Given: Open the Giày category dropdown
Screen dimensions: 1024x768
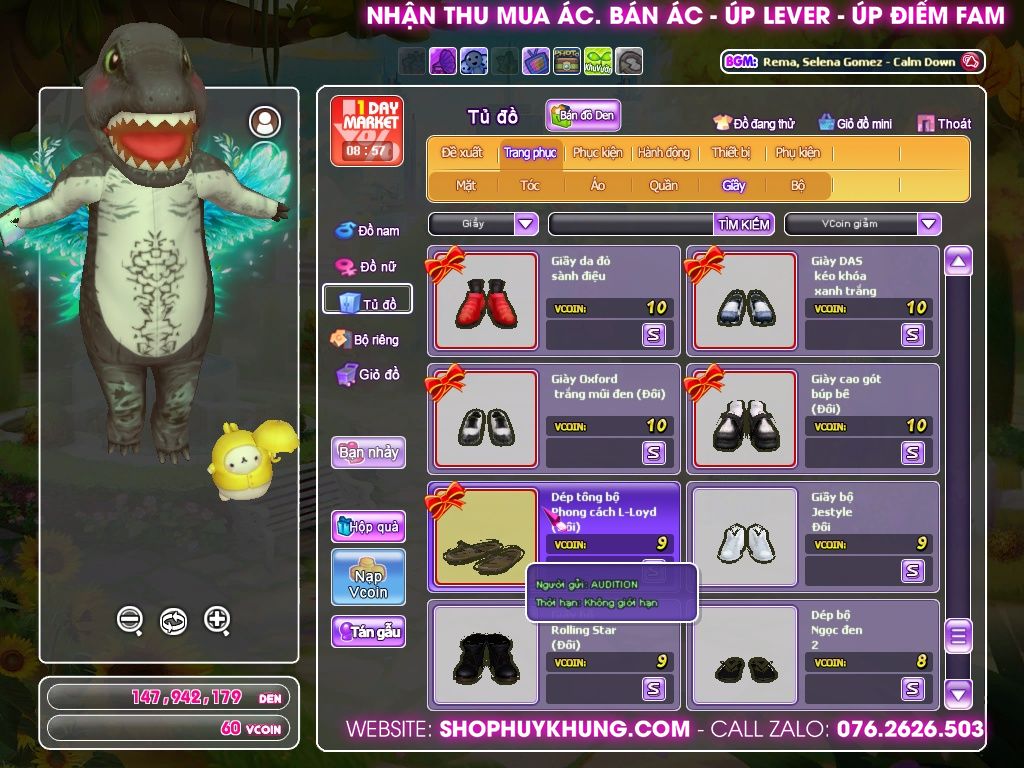Looking at the screenshot, I should (x=526, y=224).
